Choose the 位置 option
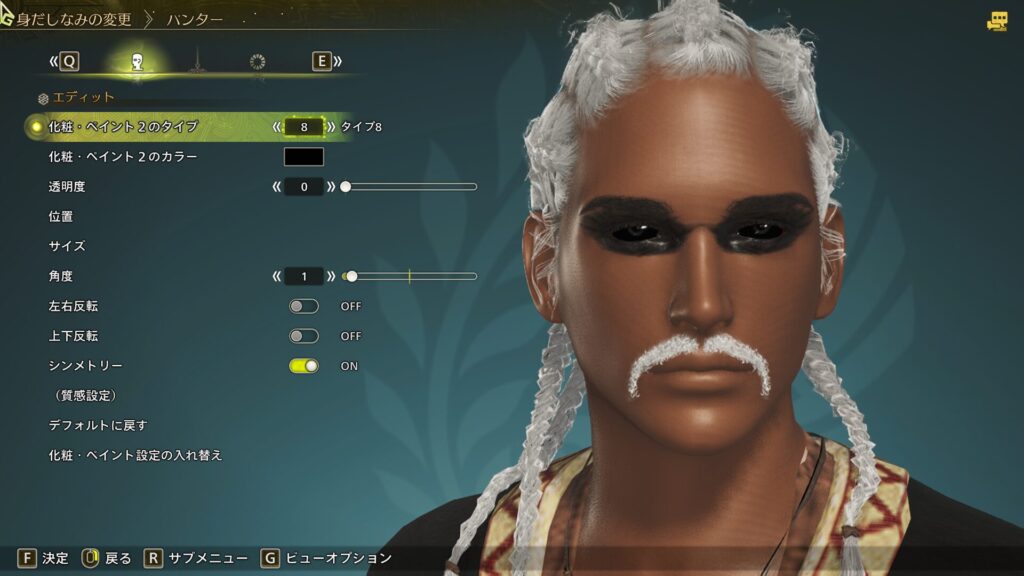Viewport: 1024px width, 576px height. point(61,216)
